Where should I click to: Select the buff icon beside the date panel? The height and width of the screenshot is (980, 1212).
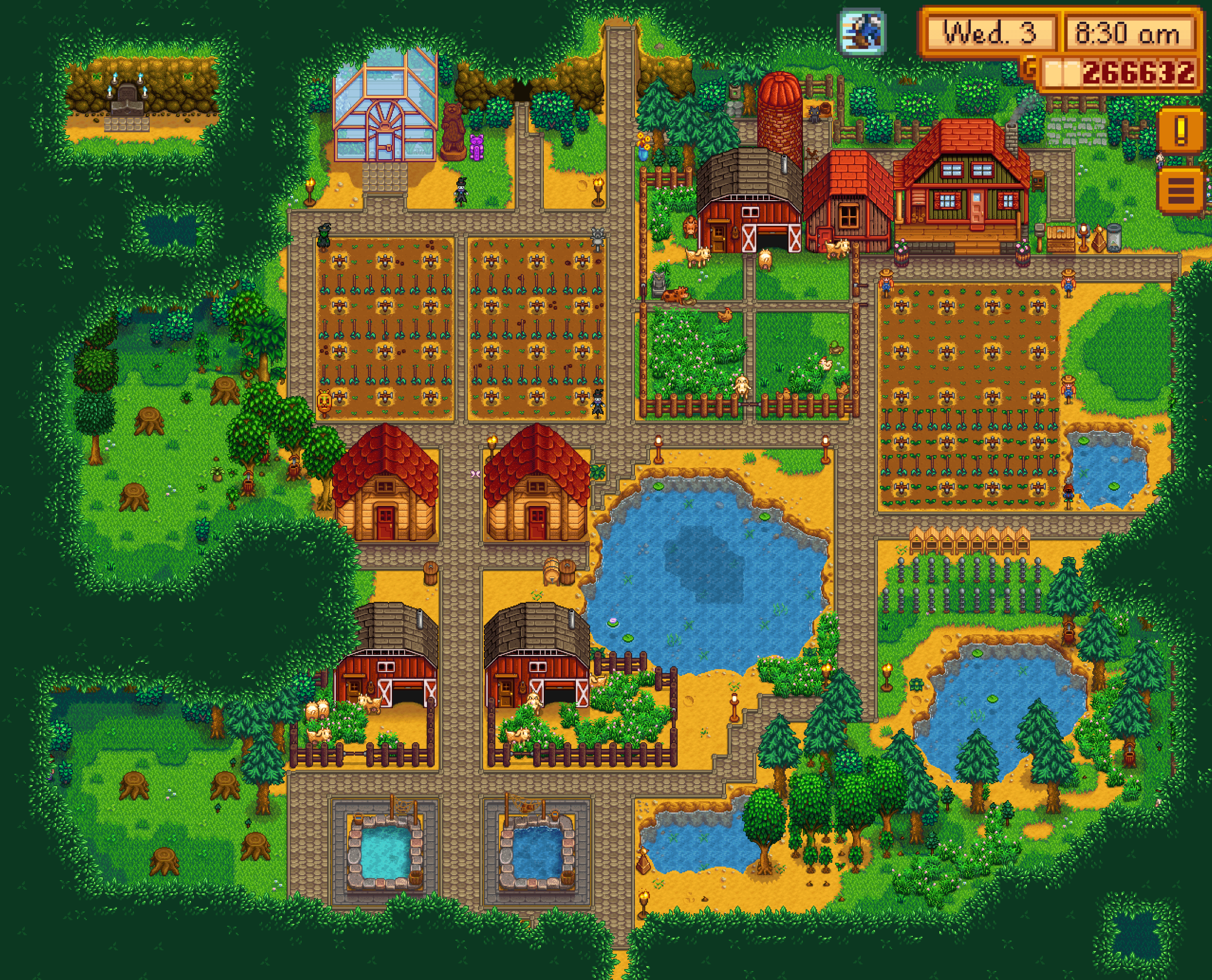click(x=862, y=32)
